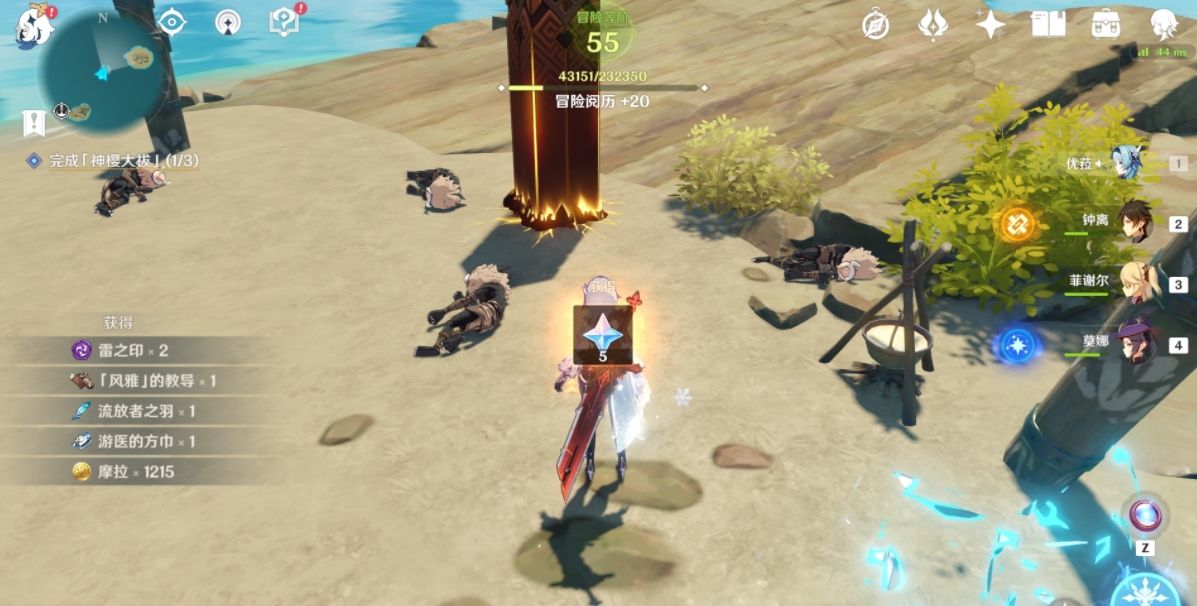Open the question mark guide book icon
The width and height of the screenshot is (1197, 606).
tap(286, 21)
